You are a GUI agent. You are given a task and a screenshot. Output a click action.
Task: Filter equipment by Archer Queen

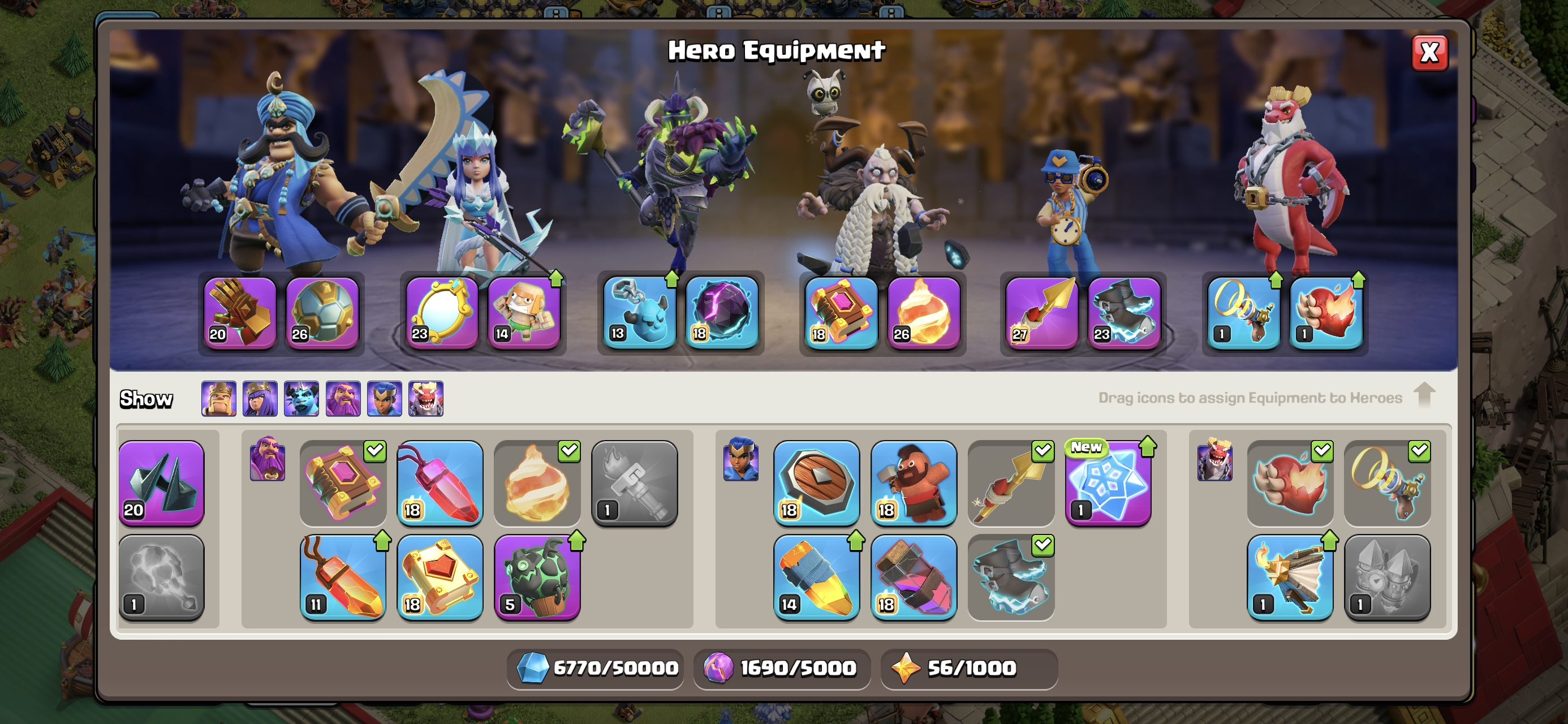(260, 399)
